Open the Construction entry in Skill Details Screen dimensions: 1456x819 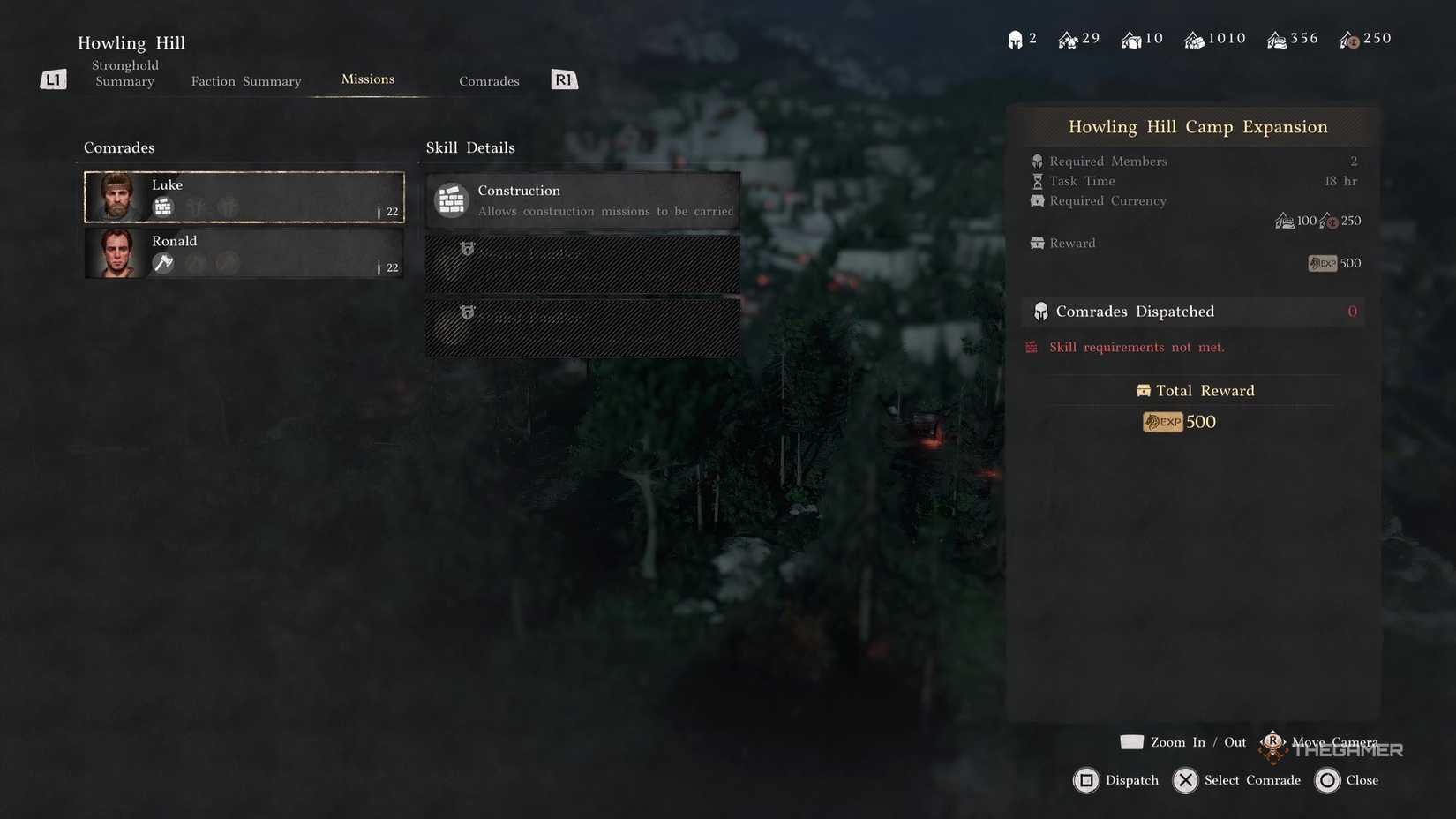click(582, 199)
